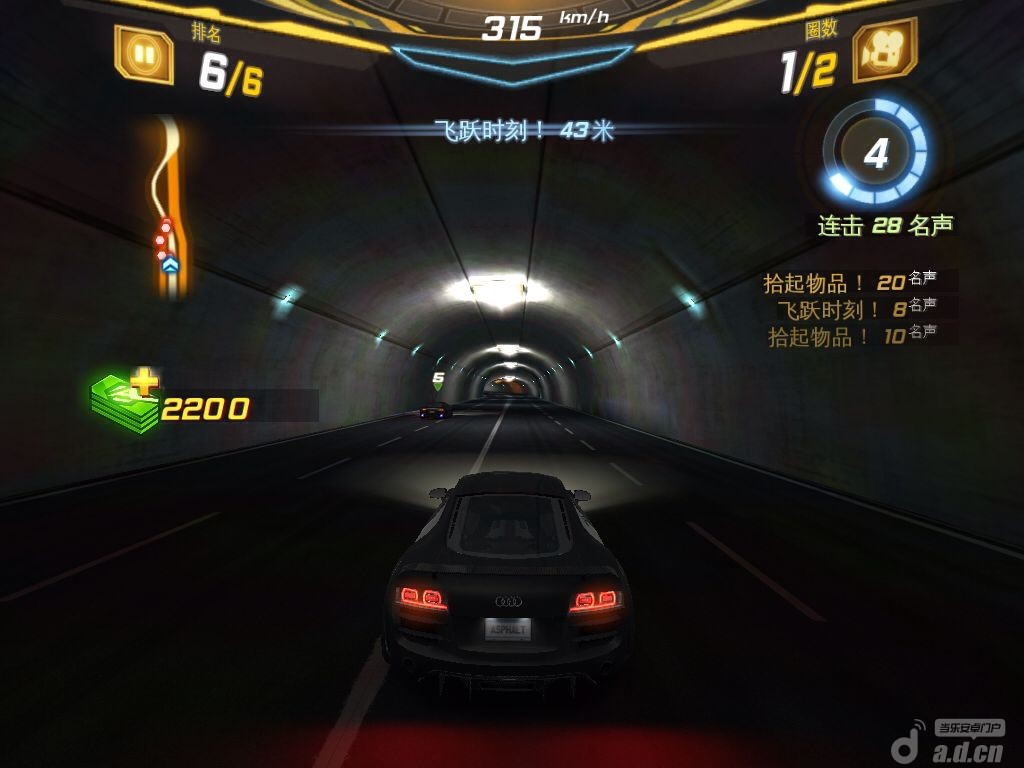Activate the circular nitro boost gauge
This screenshot has width=1024, height=768.
(x=875, y=154)
